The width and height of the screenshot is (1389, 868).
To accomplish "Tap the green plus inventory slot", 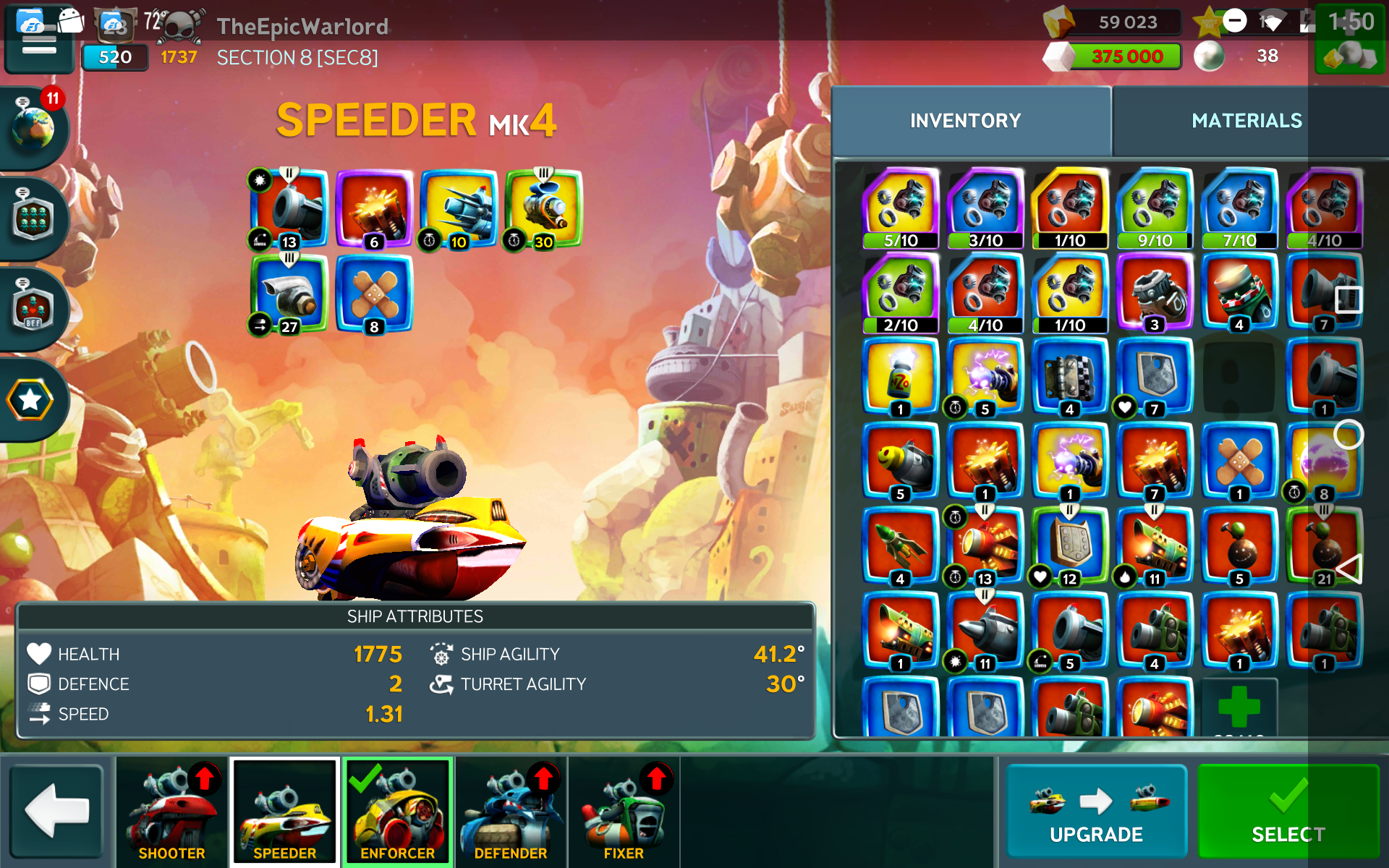I will pyautogui.click(x=1239, y=707).
